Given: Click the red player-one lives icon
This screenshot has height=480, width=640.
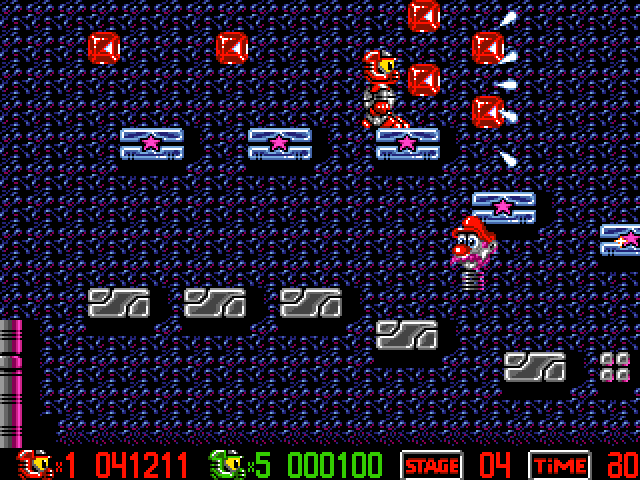Looking at the screenshot, I should [32, 465].
